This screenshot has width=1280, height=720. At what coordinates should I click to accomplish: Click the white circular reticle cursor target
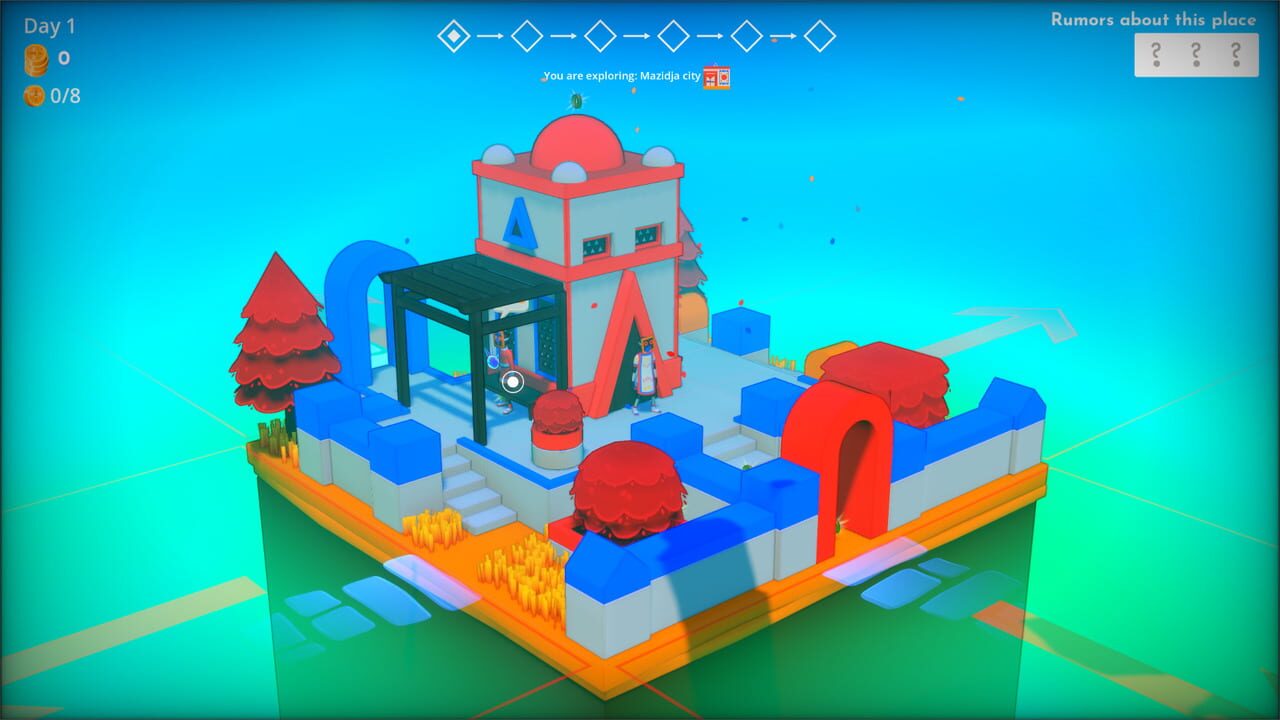click(513, 383)
